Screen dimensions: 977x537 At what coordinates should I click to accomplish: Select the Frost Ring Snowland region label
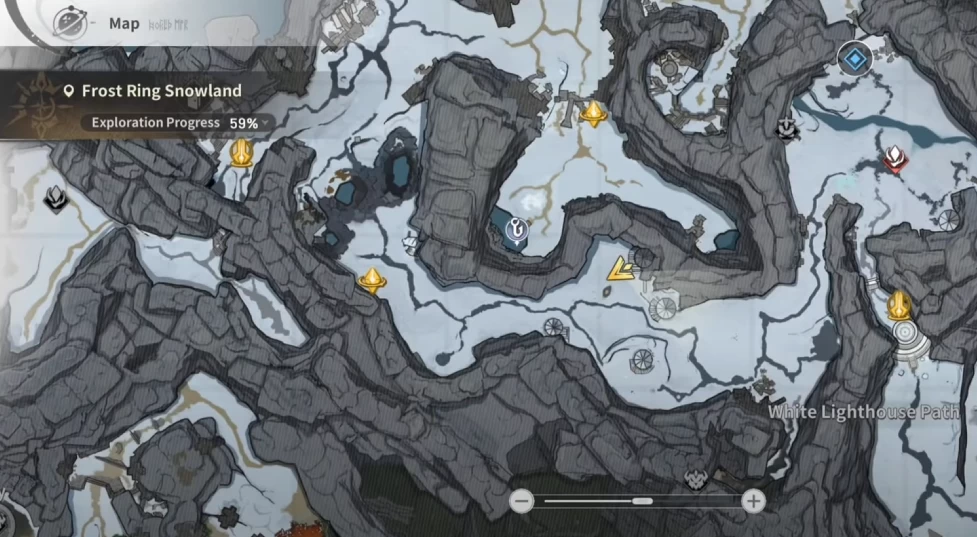[161, 91]
